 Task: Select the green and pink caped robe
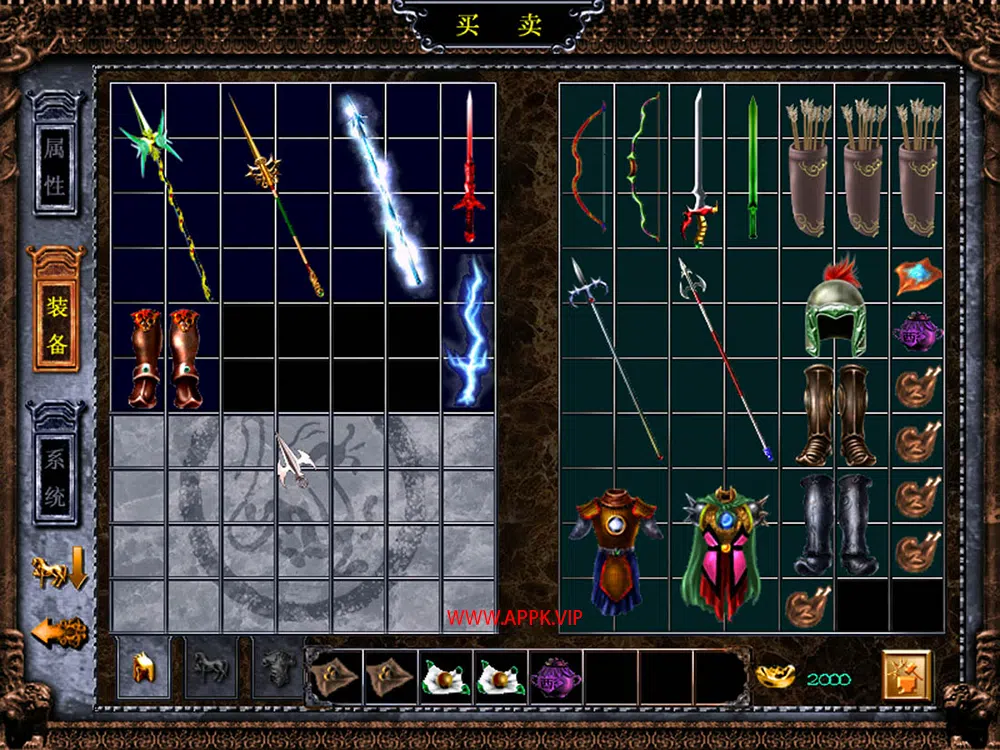tap(725, 550)
